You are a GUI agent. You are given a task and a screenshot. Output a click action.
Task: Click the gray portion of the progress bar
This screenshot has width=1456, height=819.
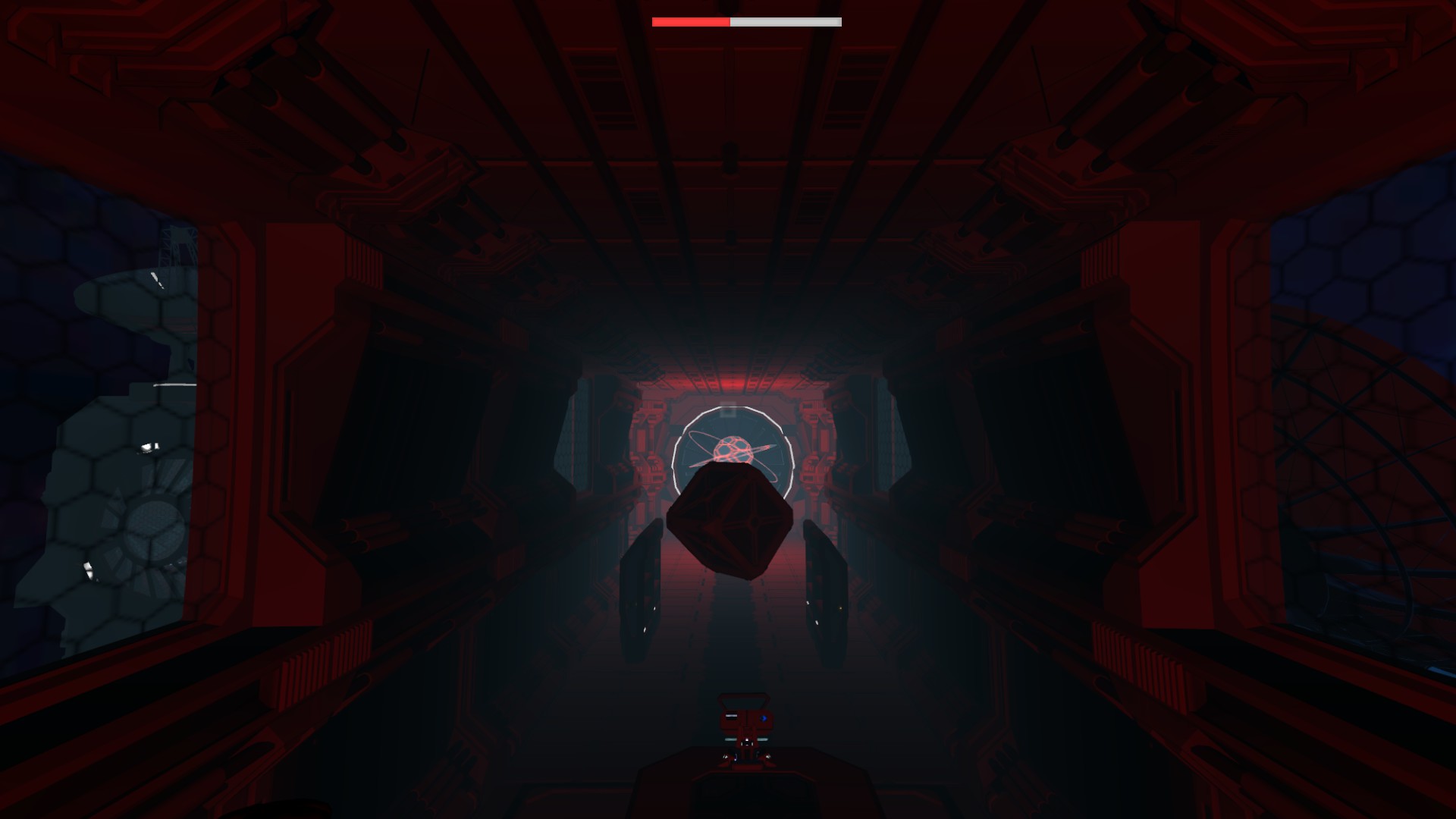[x=785, y=22]
